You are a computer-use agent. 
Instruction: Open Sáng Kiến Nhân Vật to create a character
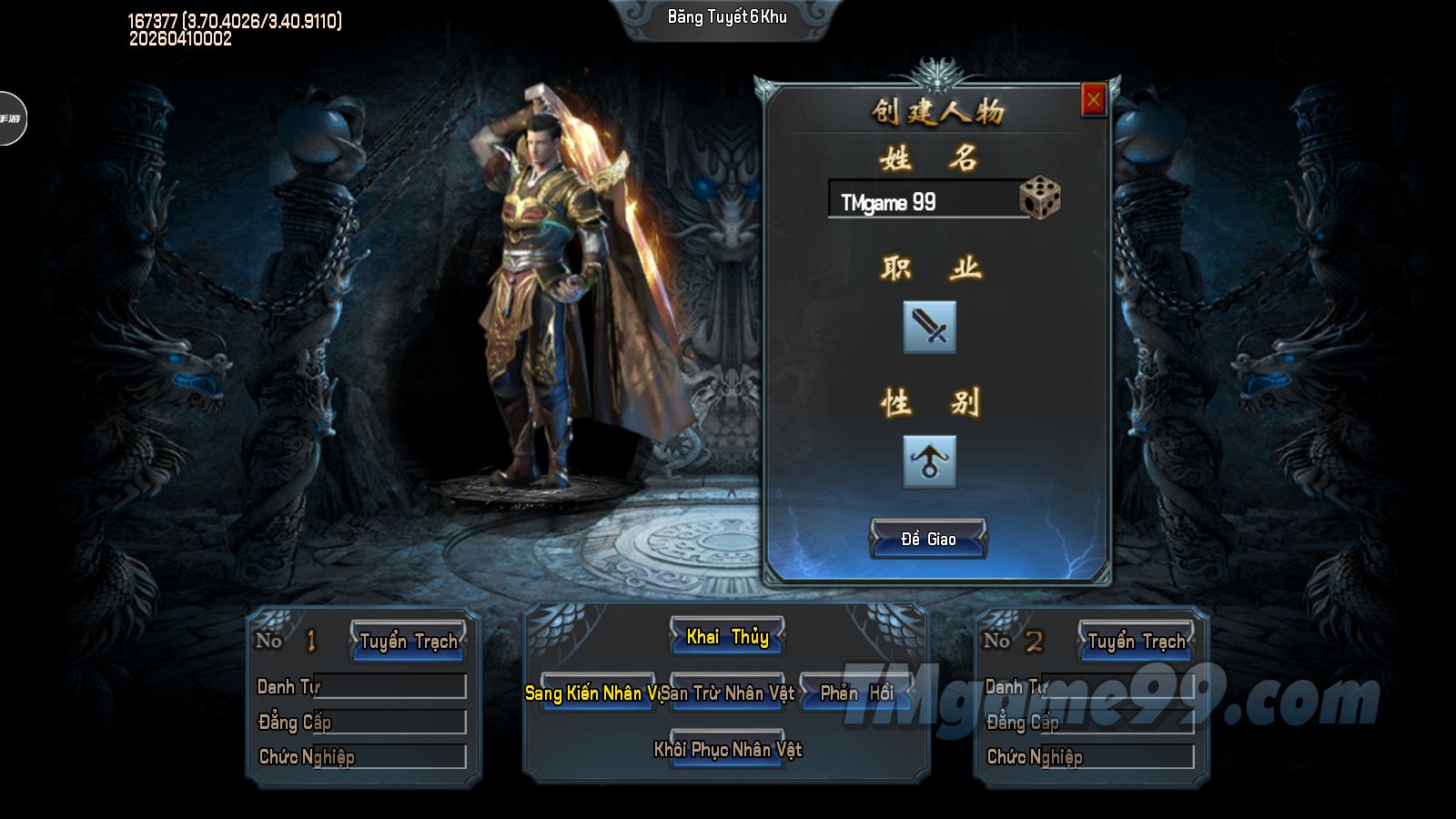point(597,693)
